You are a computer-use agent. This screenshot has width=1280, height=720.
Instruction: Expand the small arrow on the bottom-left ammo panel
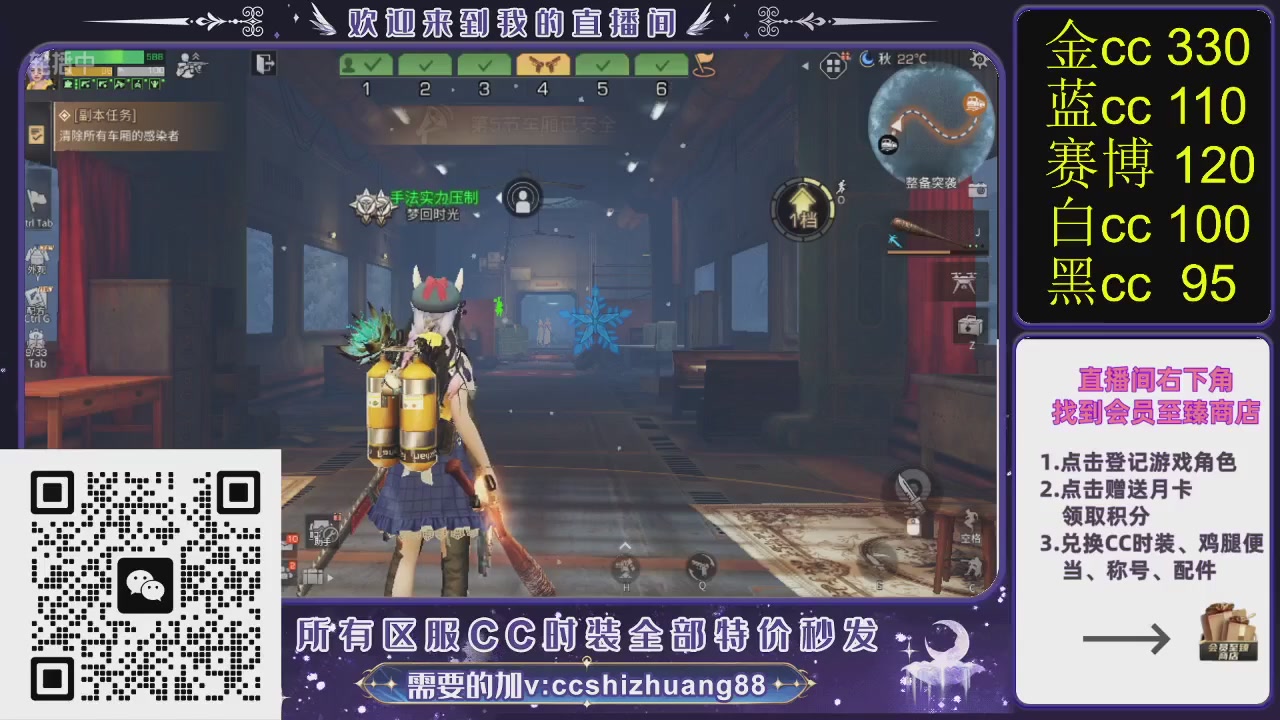(x=329, y=579)
